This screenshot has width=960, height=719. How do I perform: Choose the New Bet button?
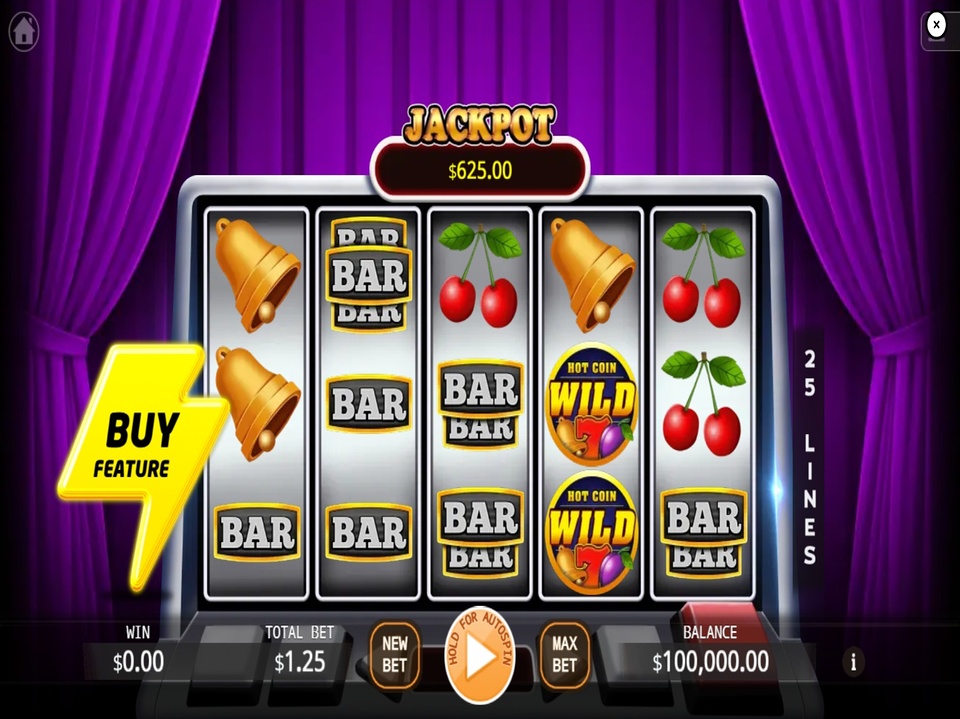395,656
